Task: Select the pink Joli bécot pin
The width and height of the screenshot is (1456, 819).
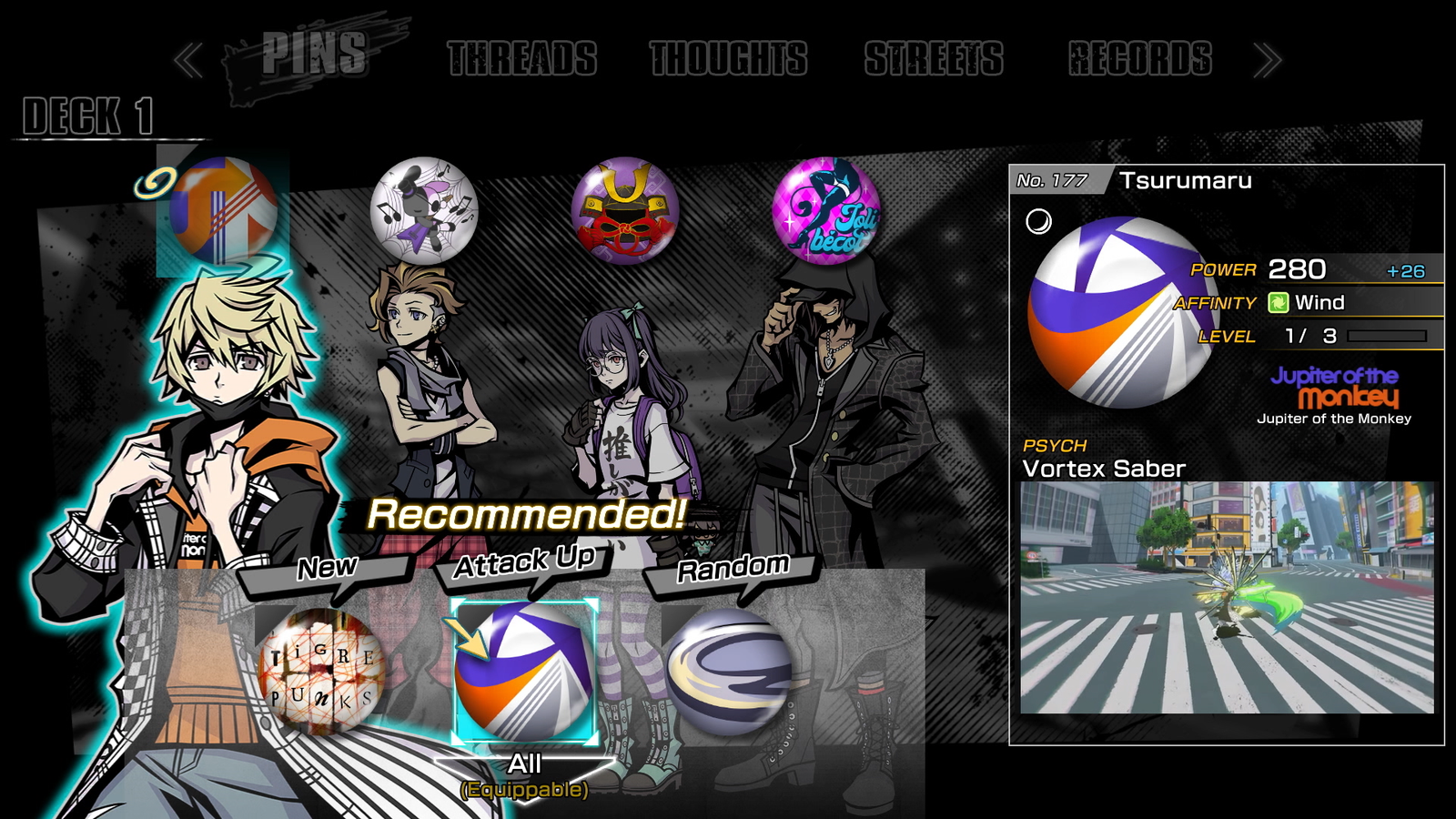Action: [830, 209]
